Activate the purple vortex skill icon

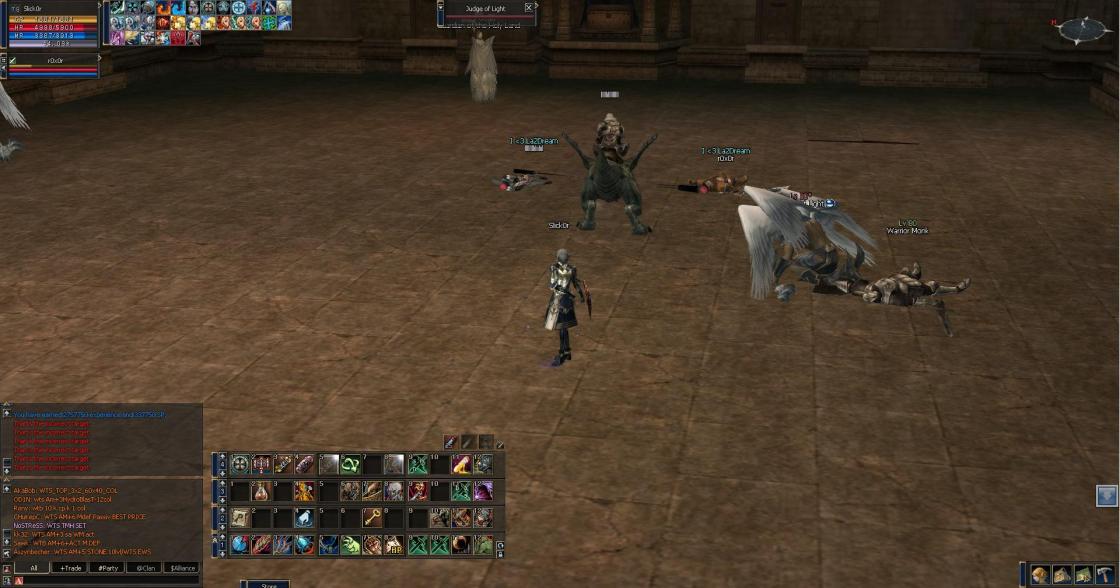(x=483, y=491)
